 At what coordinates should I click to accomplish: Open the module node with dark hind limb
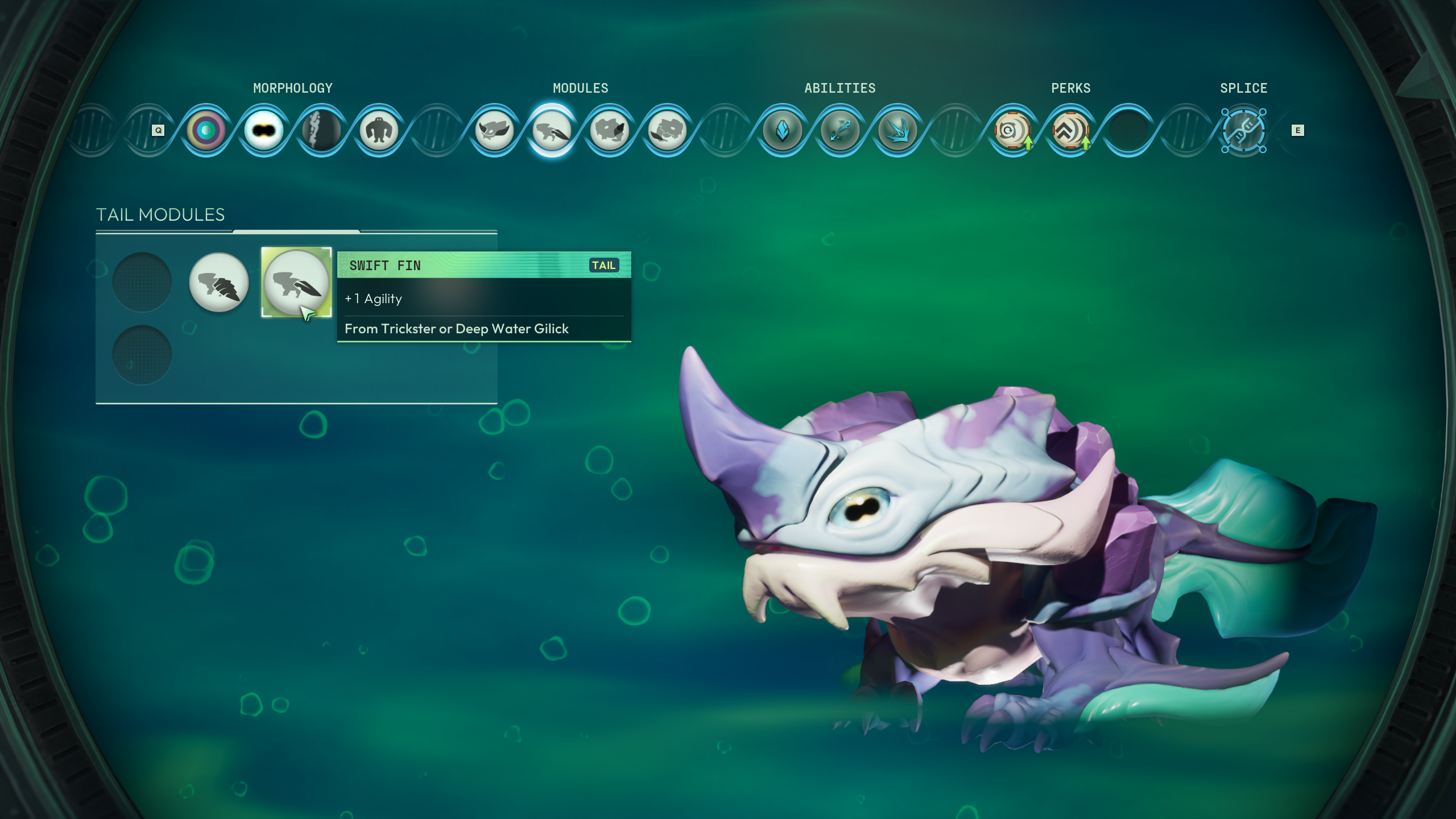[667, 131]
